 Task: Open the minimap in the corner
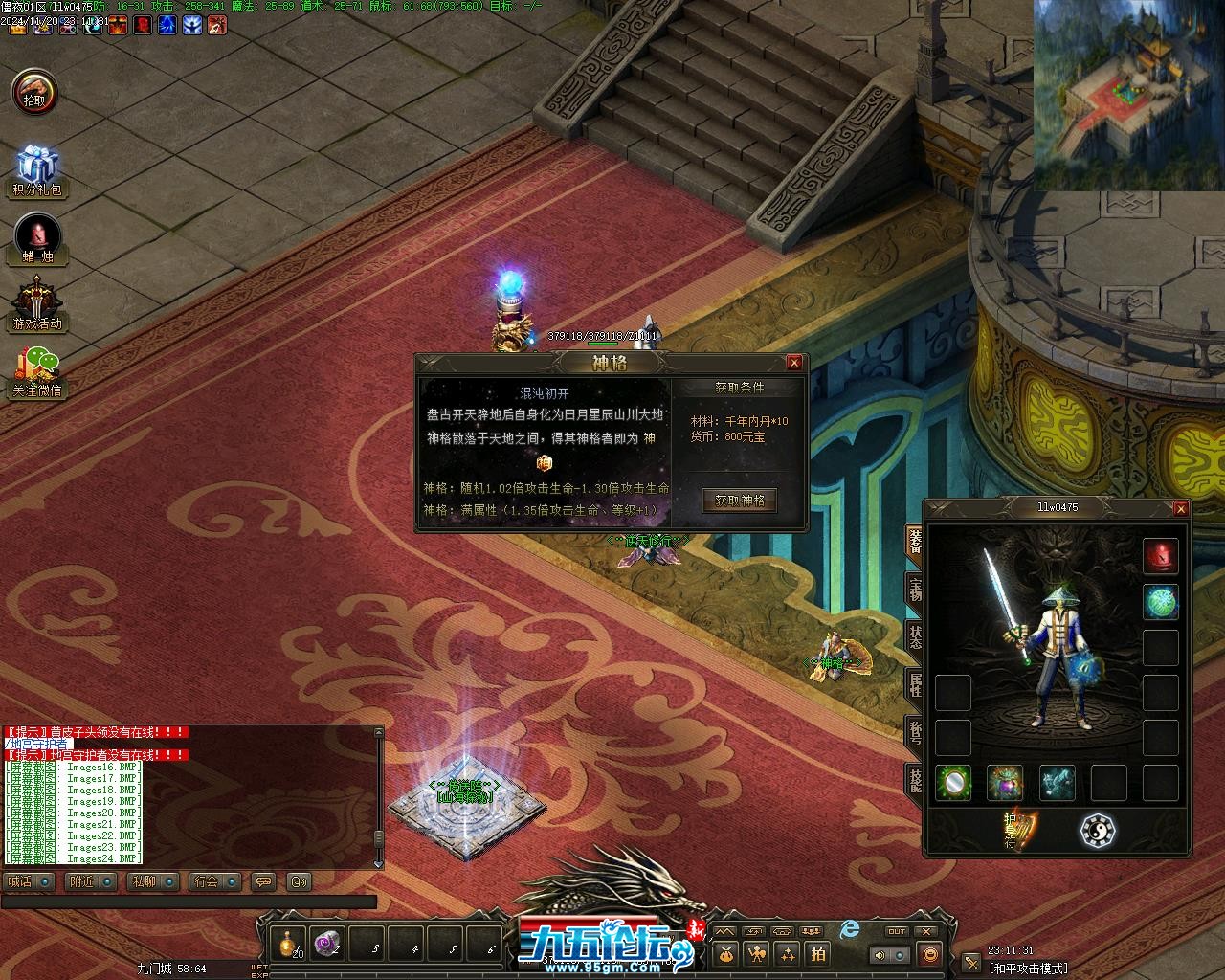(x=1129, y=95)
